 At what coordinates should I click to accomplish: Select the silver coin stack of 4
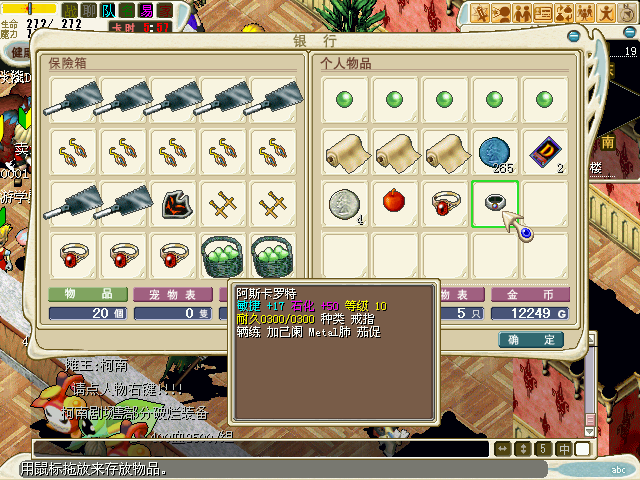[x=346, y=203]
